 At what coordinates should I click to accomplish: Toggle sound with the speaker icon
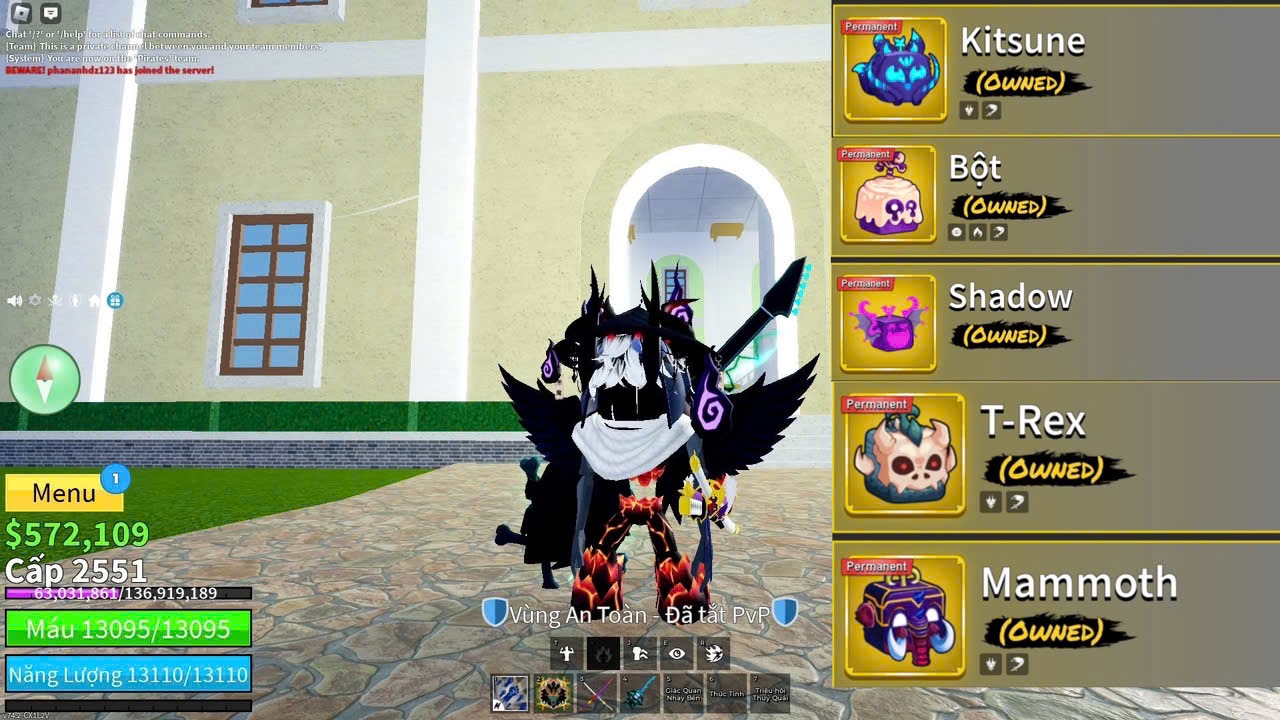pyautogui.click(x=15, y=300)
